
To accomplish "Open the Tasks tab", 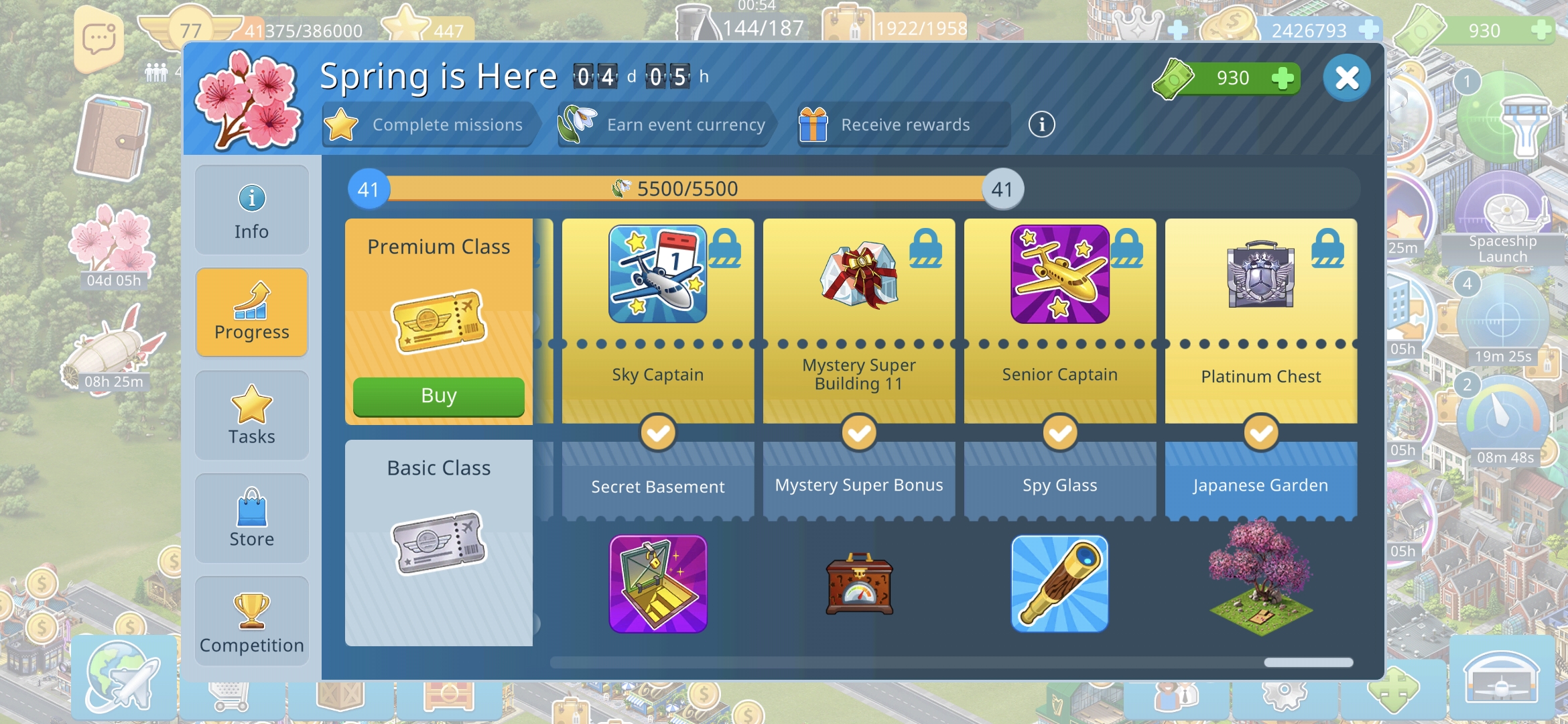I will 251,416.
